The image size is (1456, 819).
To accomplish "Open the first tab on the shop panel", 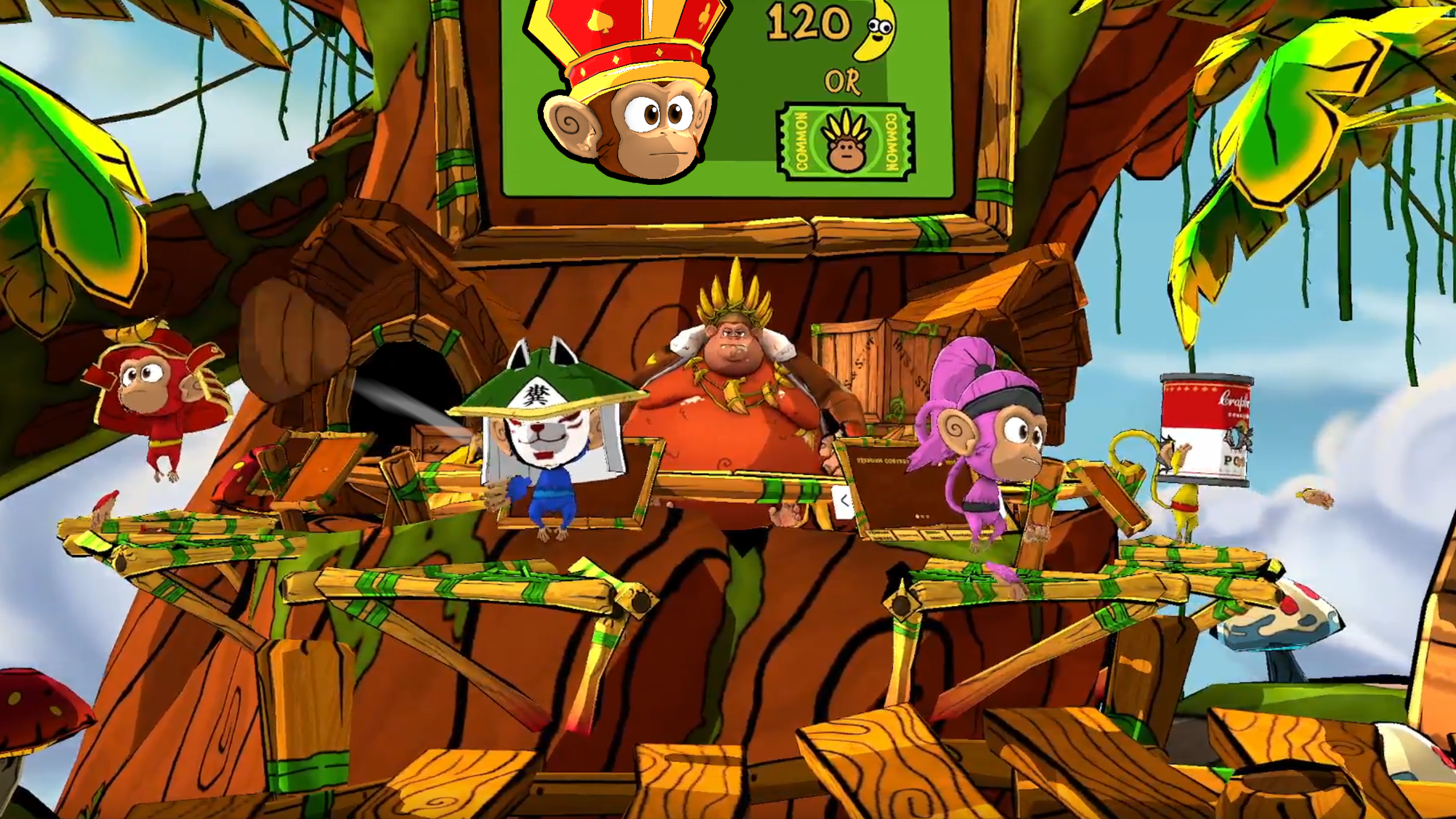I will [x=879, y=536].
